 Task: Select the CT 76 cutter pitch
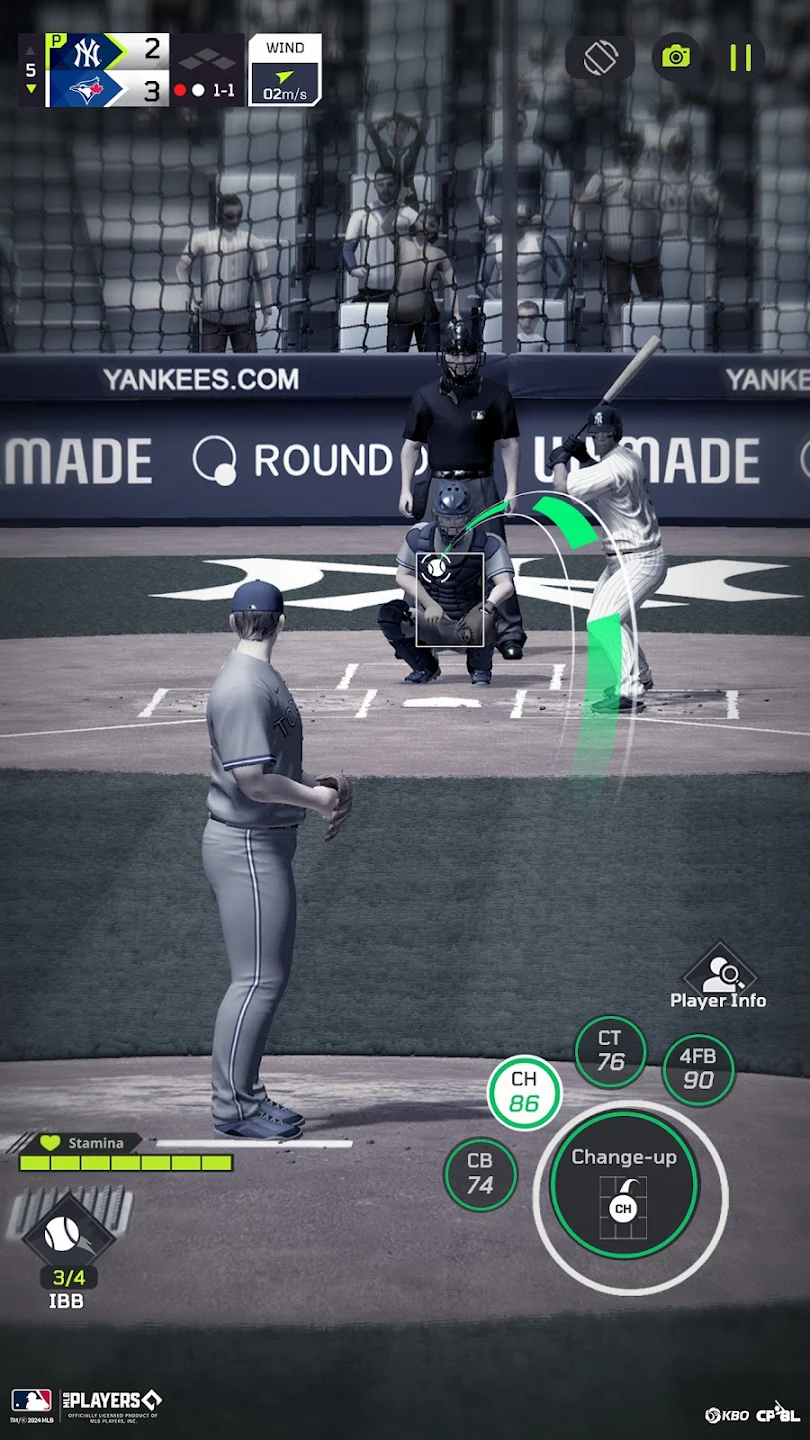610,1051
